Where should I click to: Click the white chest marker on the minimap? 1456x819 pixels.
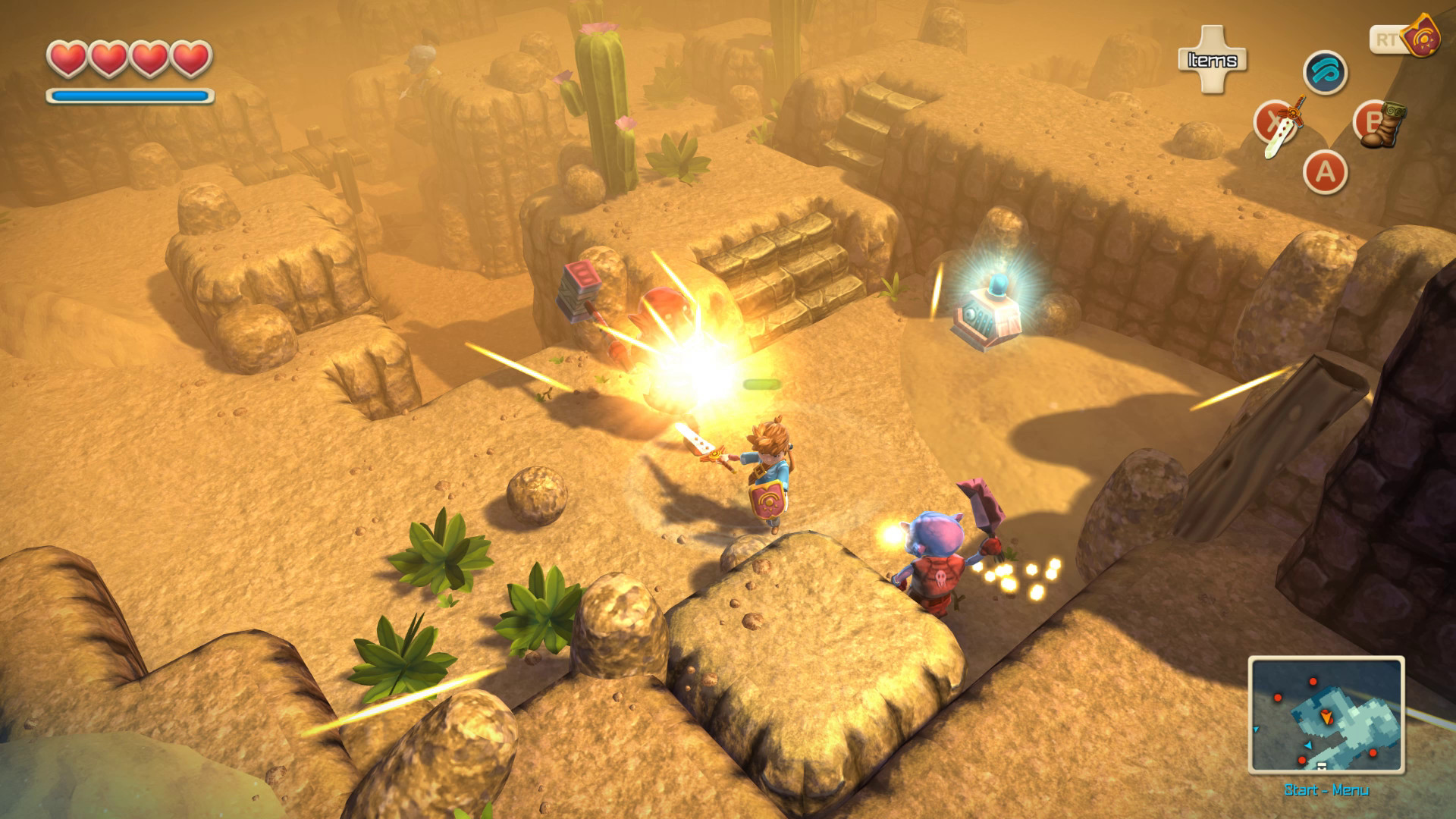1322,766
